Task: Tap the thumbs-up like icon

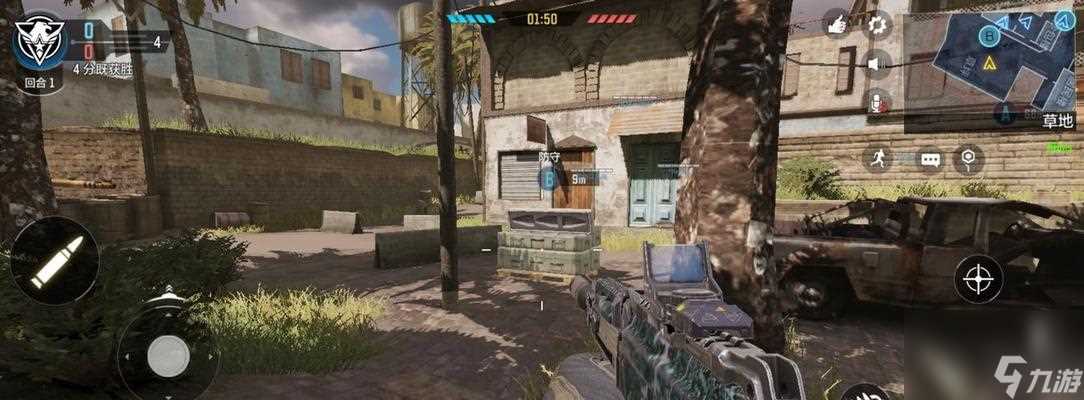Action: 836,23
